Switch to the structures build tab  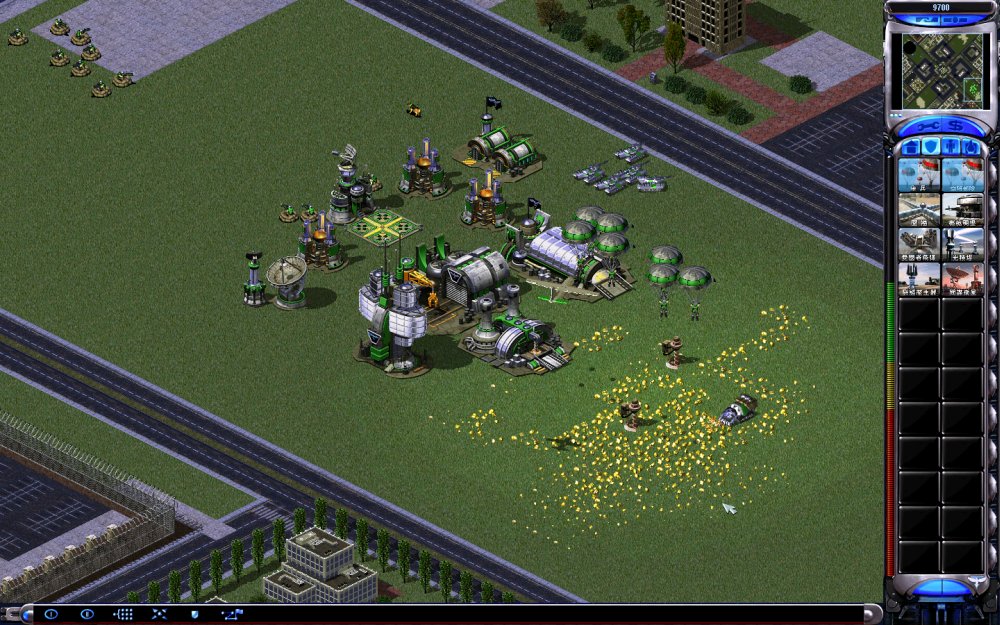click(910, 148)
